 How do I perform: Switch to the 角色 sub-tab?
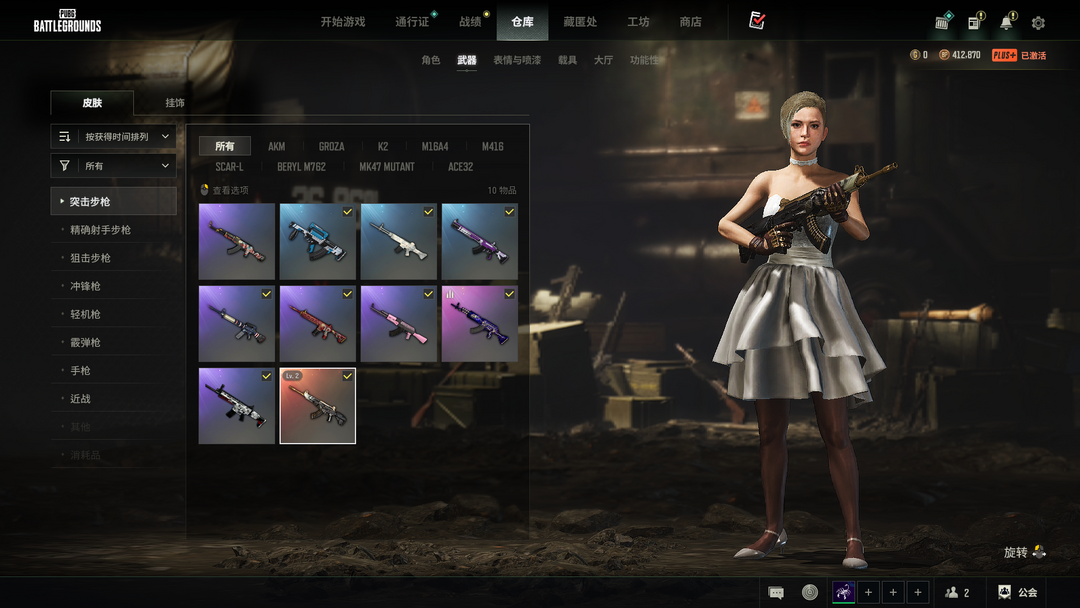[430, 60]
